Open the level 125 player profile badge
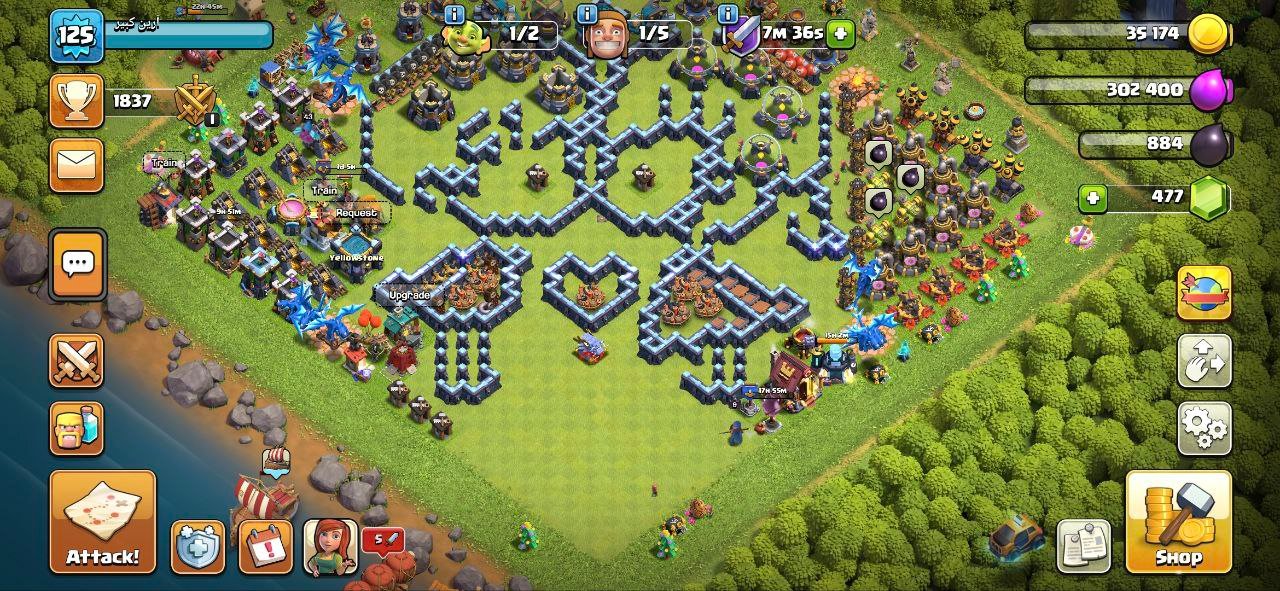 pyautogui.click(x=77, y=37)
